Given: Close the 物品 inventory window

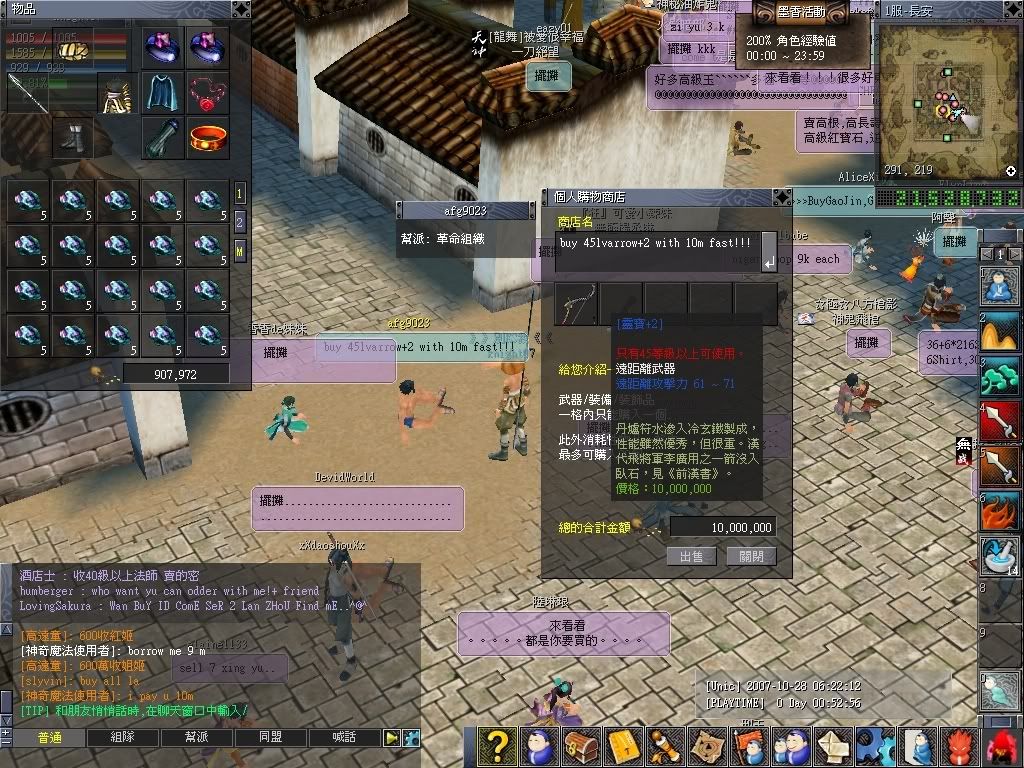Looking at the screenshot, I should click(240, 9).
